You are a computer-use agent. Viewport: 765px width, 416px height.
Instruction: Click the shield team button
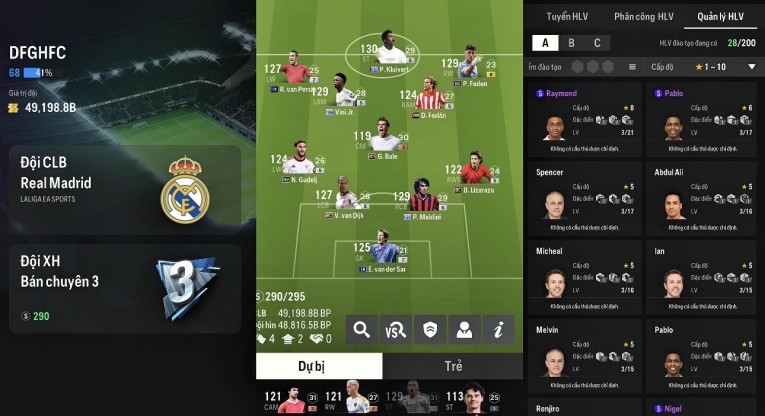tap(429, 329)
